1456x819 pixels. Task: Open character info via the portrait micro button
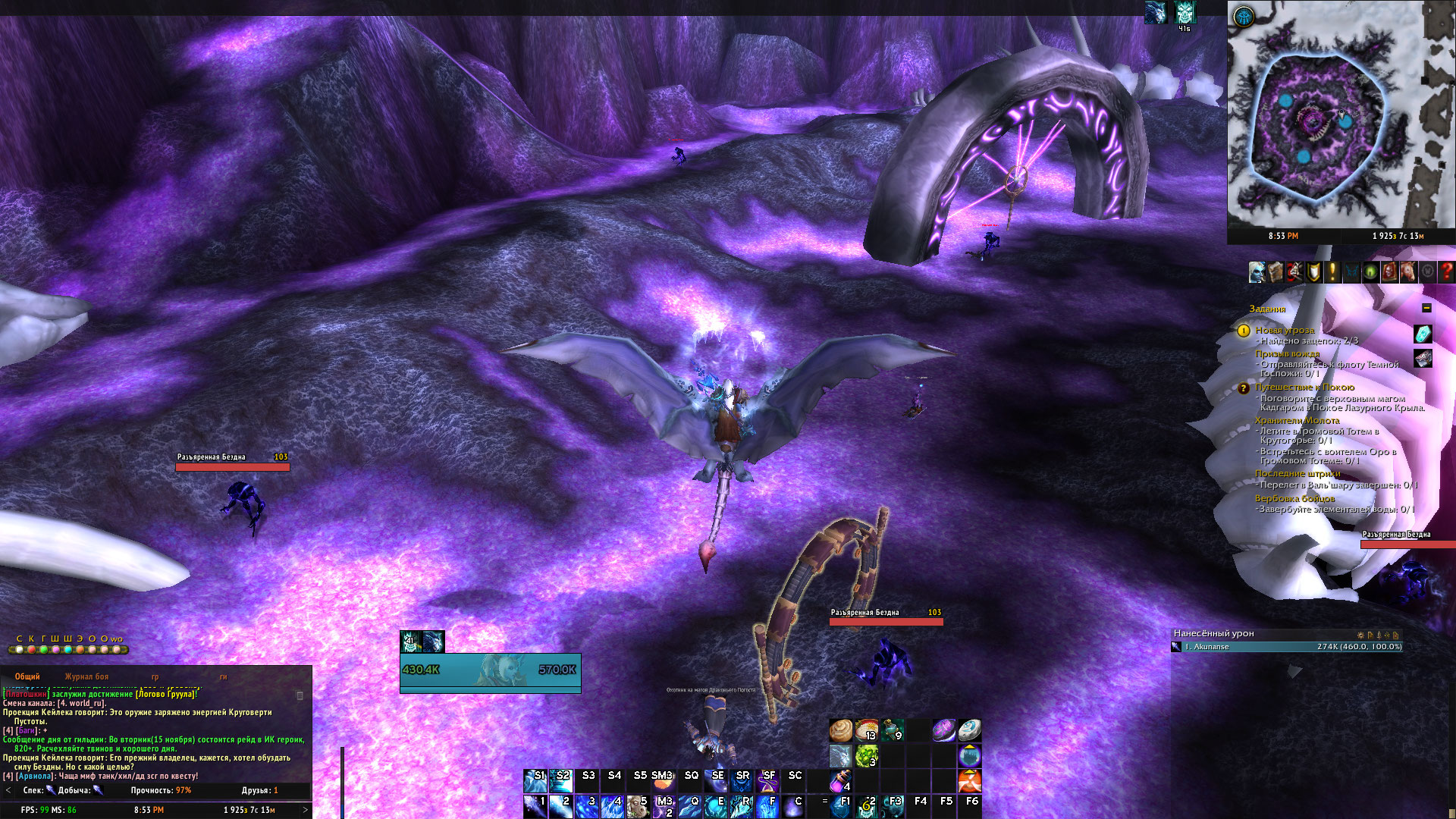[x=1257, y=271]
